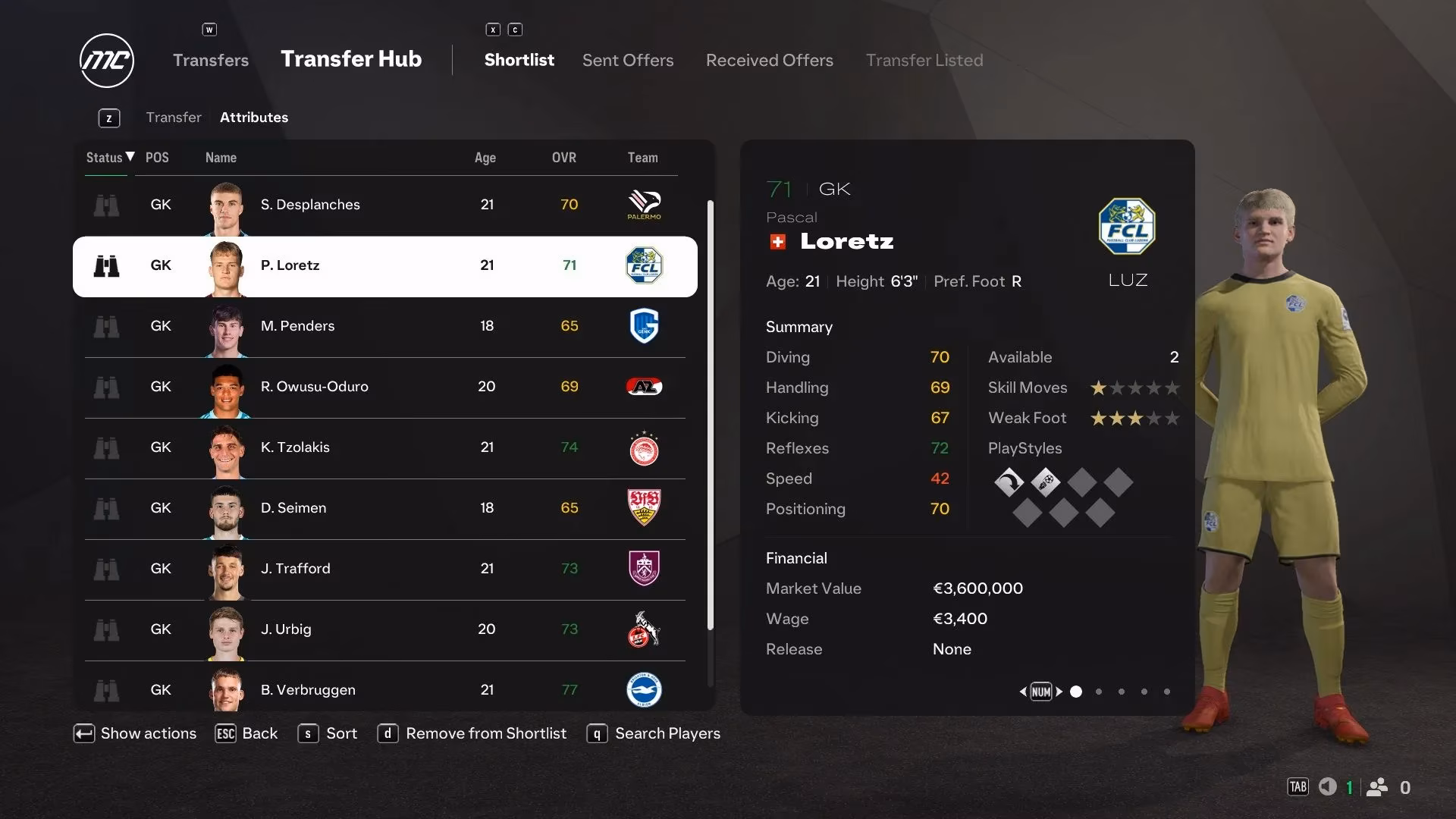1456x819 pixels.
Task: Click the Genk team badge for M. Penders
Action: pos(645,326)
